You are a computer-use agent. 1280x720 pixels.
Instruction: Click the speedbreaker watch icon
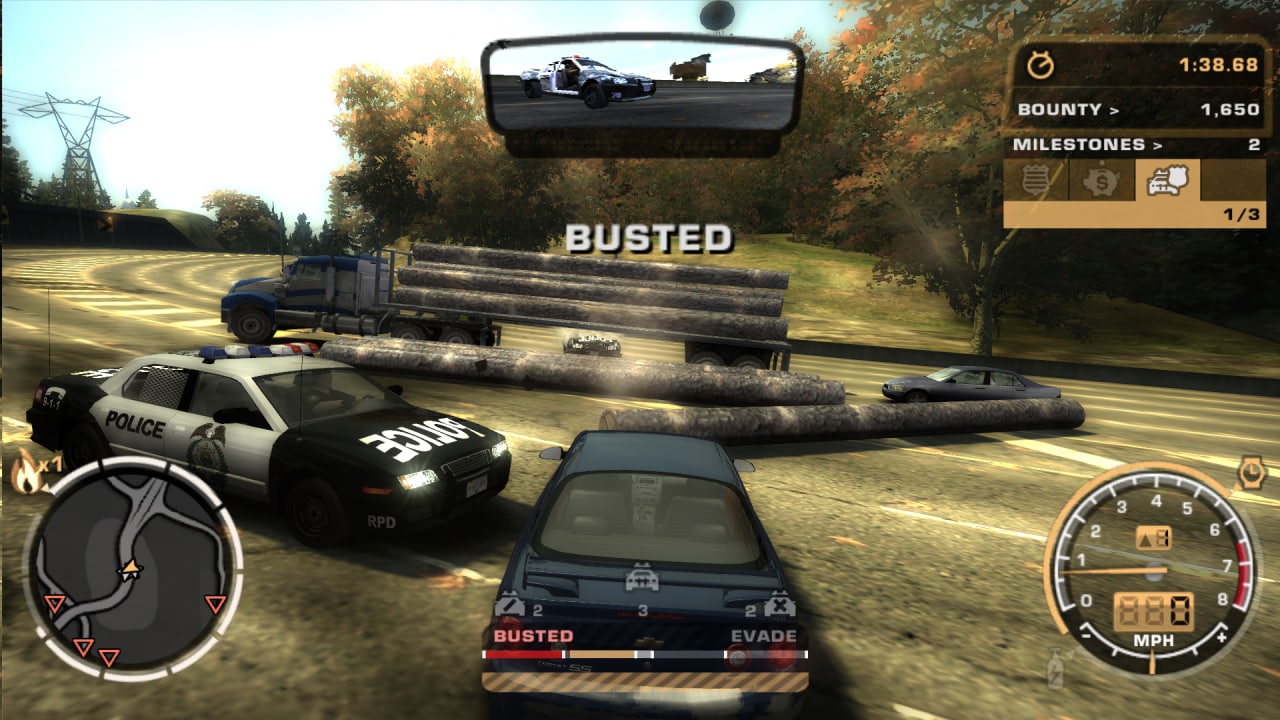tap(1251, 471)
